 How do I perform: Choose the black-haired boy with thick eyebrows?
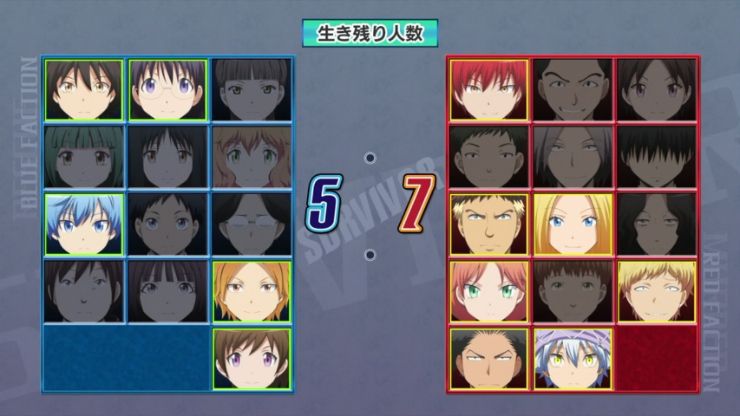(489, 358)
